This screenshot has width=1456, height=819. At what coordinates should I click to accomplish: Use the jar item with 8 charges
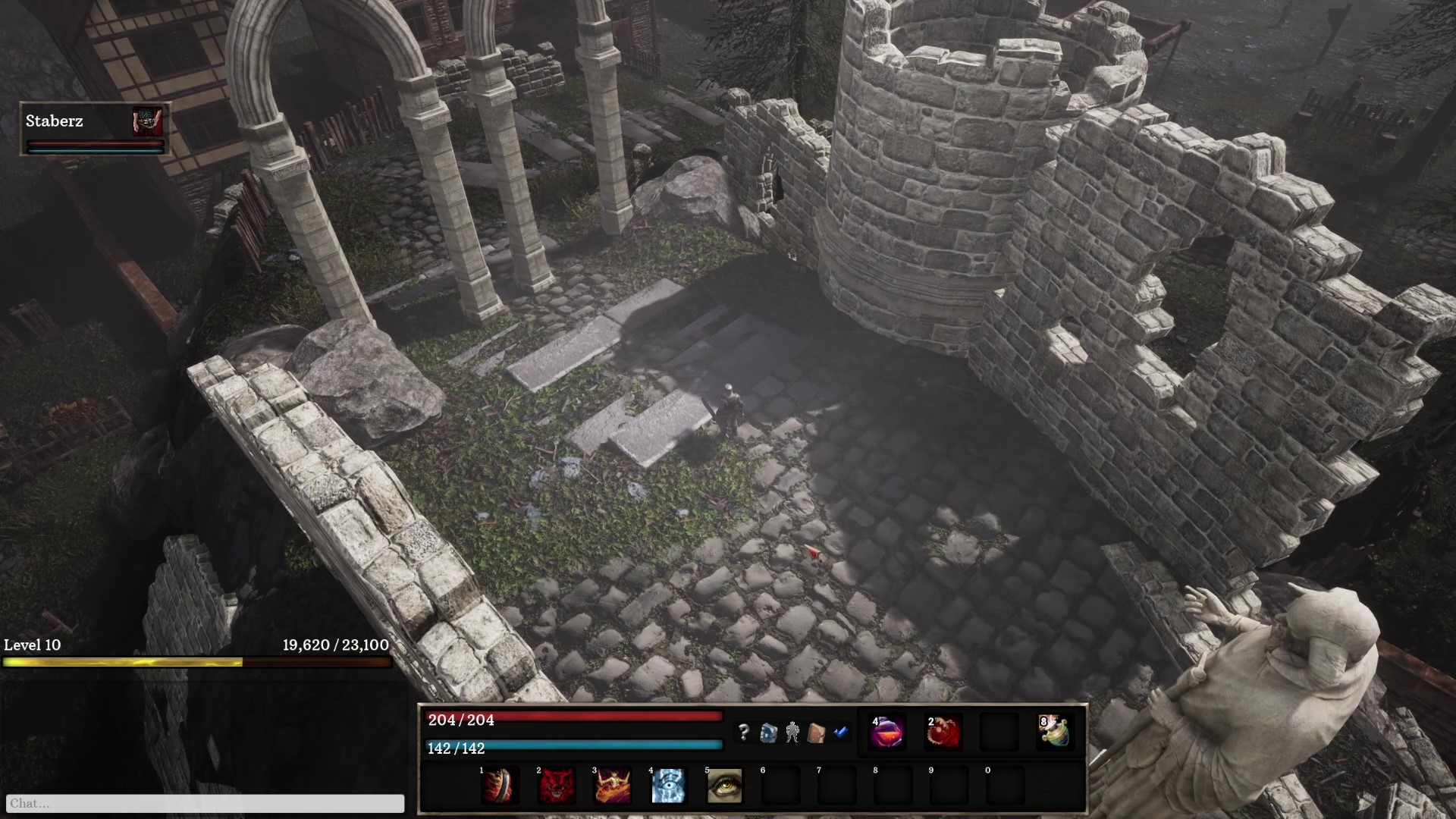pyautogui.click(x=1056, y=732)
